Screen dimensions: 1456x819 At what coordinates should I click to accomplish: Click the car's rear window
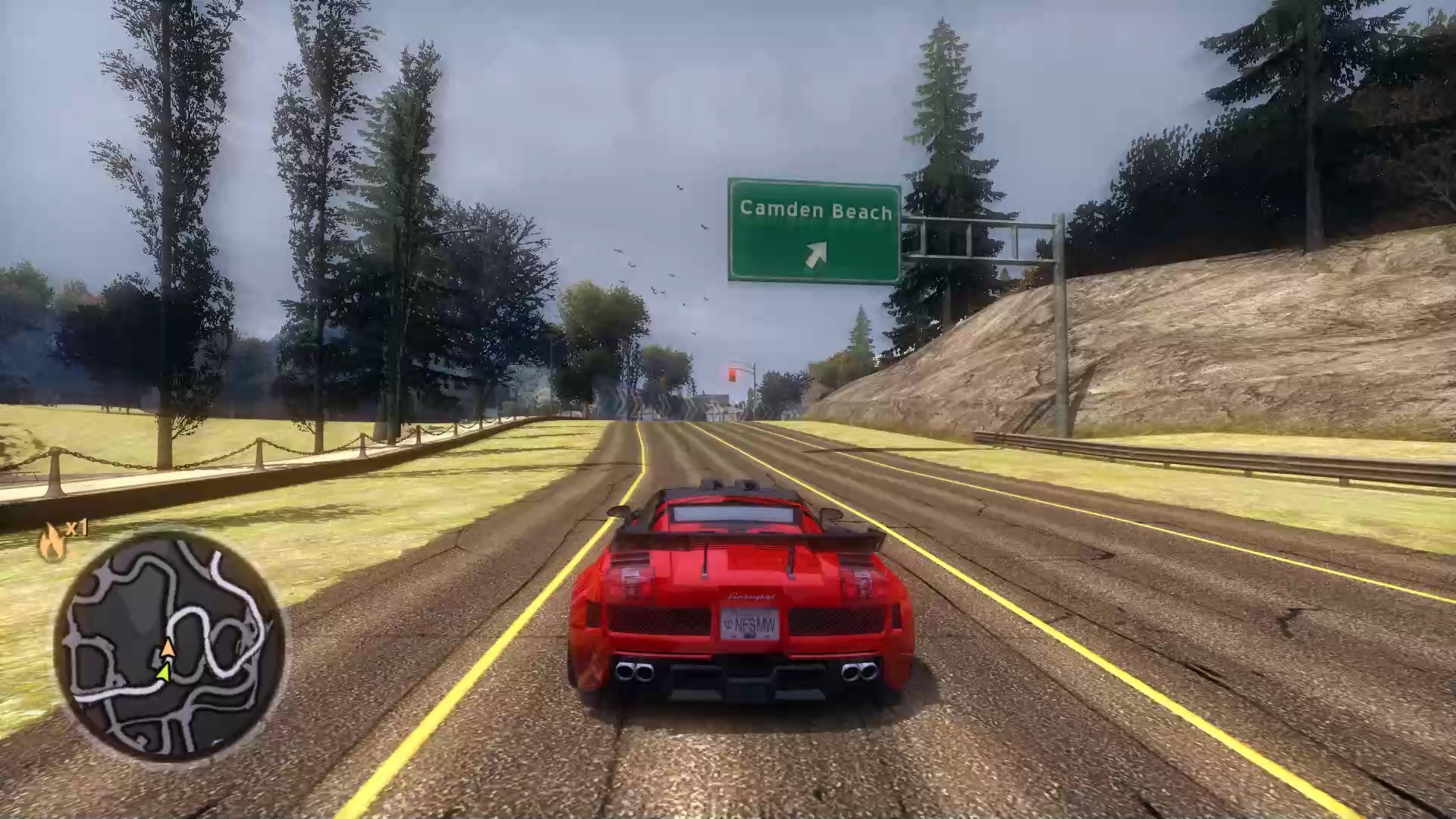tap(733, 513)
